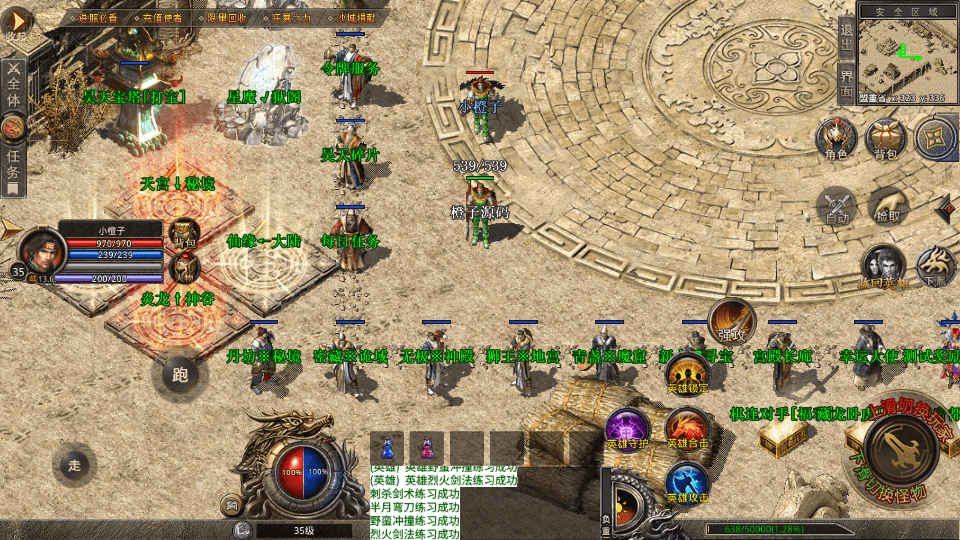Viewport: 960px width, 540px height.
Task: Activate the 英雄锁定 hero lock skill
Action: (687, 373)
